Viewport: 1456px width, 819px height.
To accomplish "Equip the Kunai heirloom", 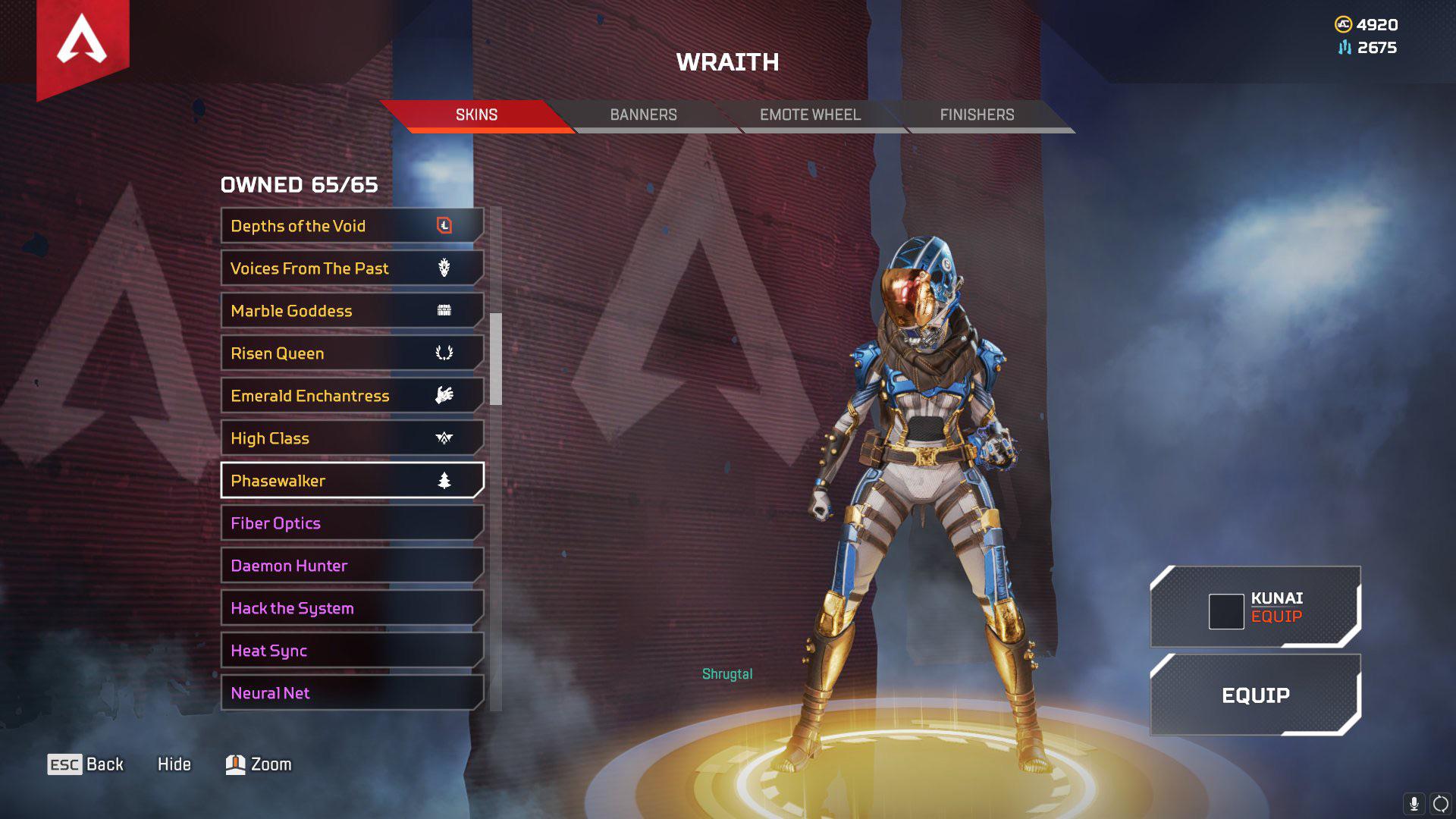I will 1255,607.
